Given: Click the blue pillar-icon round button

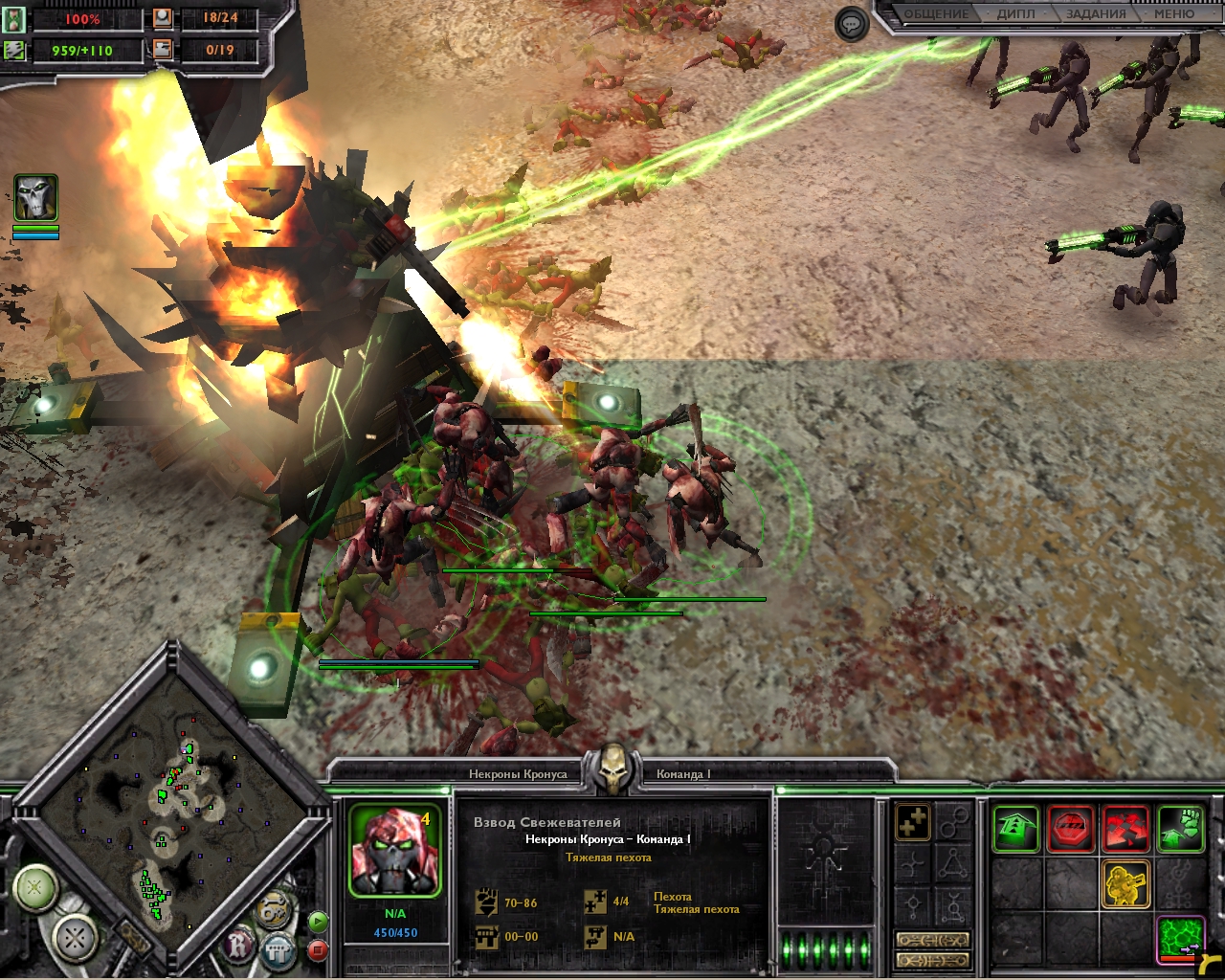Looking at the screenshot, I should click(x=278, y=950).
